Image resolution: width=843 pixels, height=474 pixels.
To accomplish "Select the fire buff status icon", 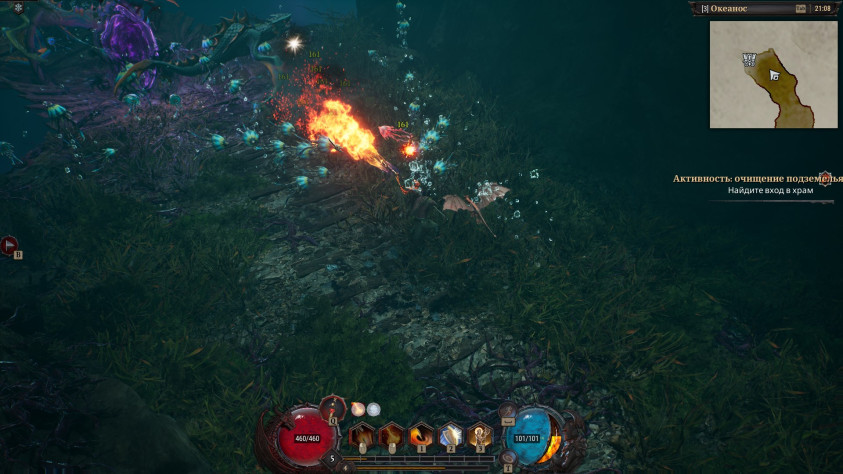I will click(357, 408).
